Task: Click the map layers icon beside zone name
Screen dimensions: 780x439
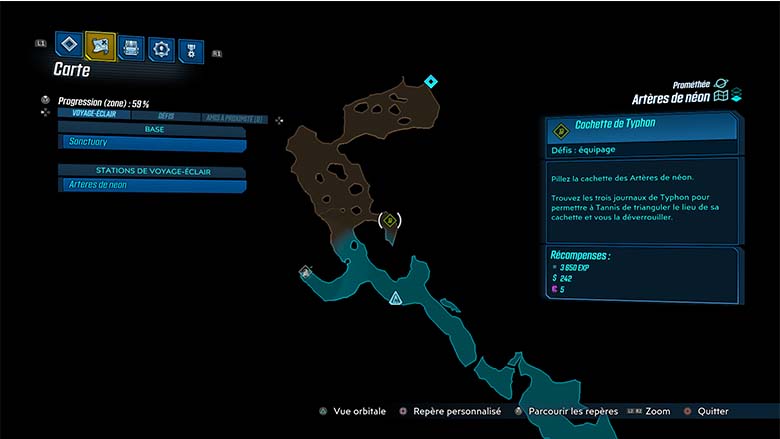Action: click(735, 96)
